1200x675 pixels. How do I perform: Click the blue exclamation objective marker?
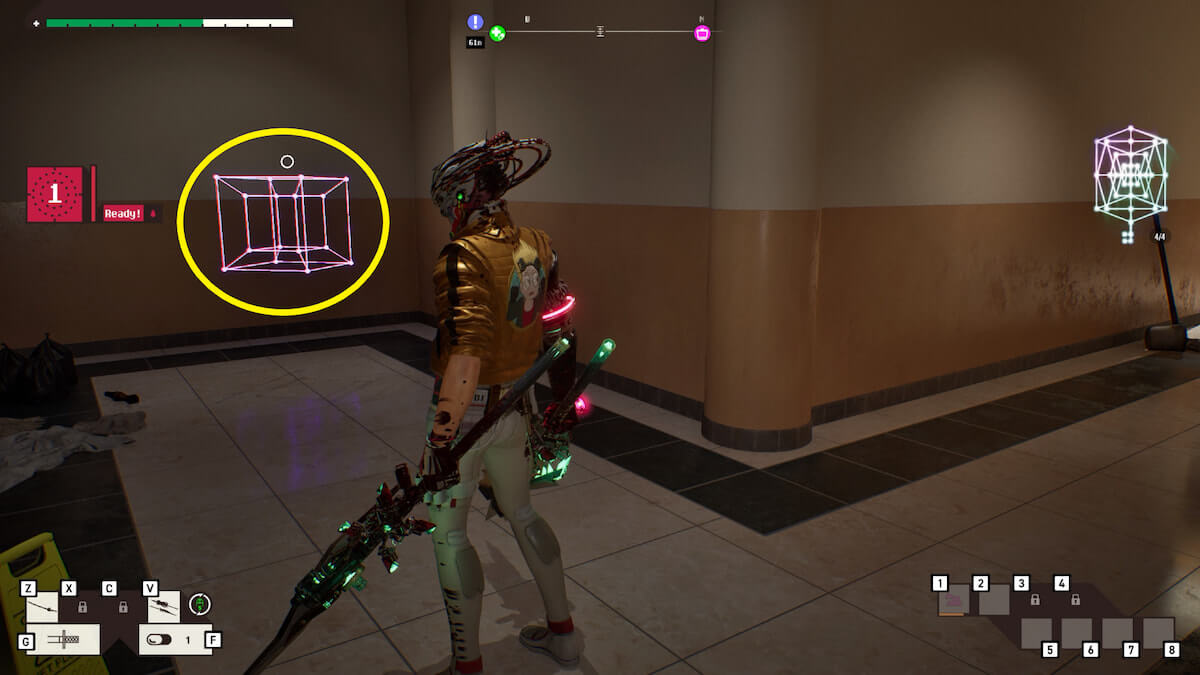475,22
